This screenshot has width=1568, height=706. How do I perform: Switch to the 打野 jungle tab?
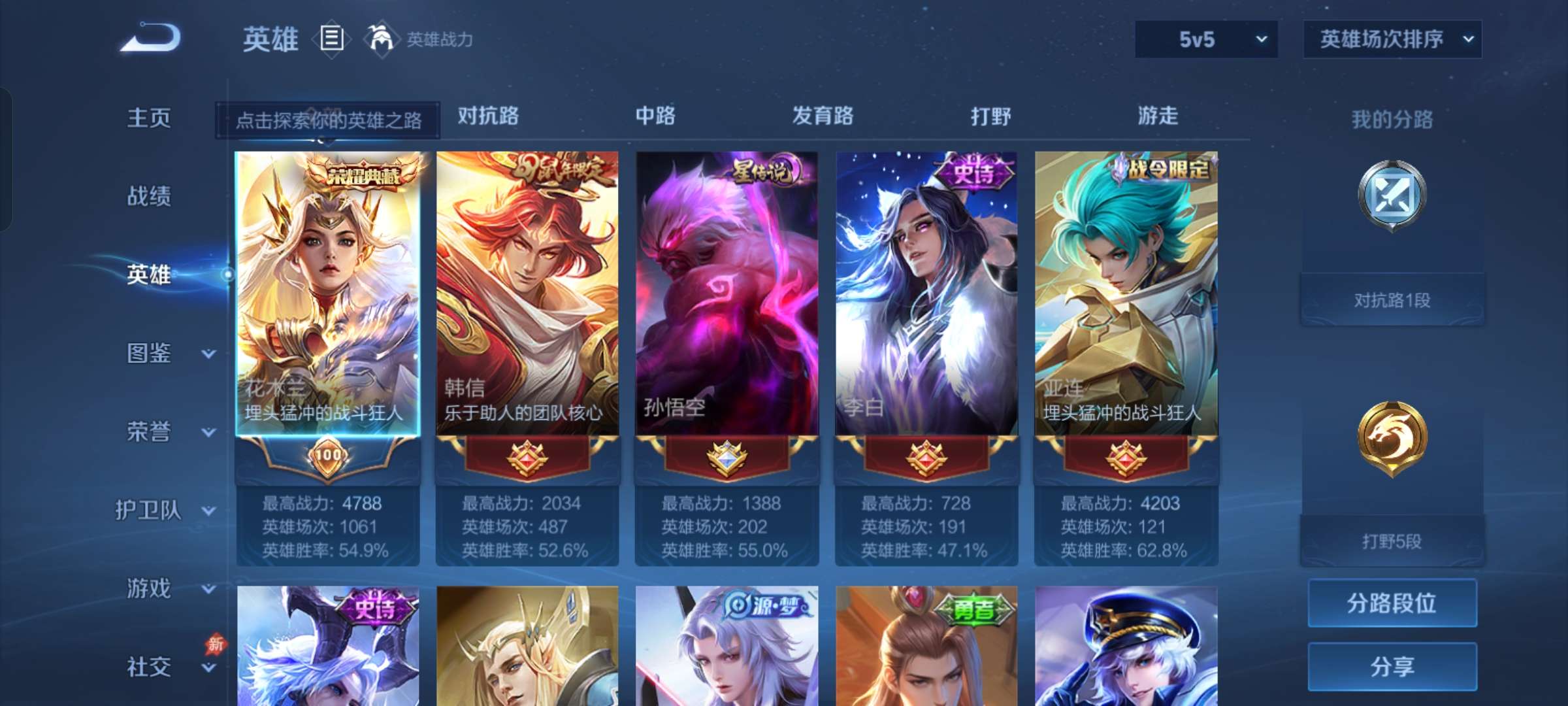[x=990, y=116]
